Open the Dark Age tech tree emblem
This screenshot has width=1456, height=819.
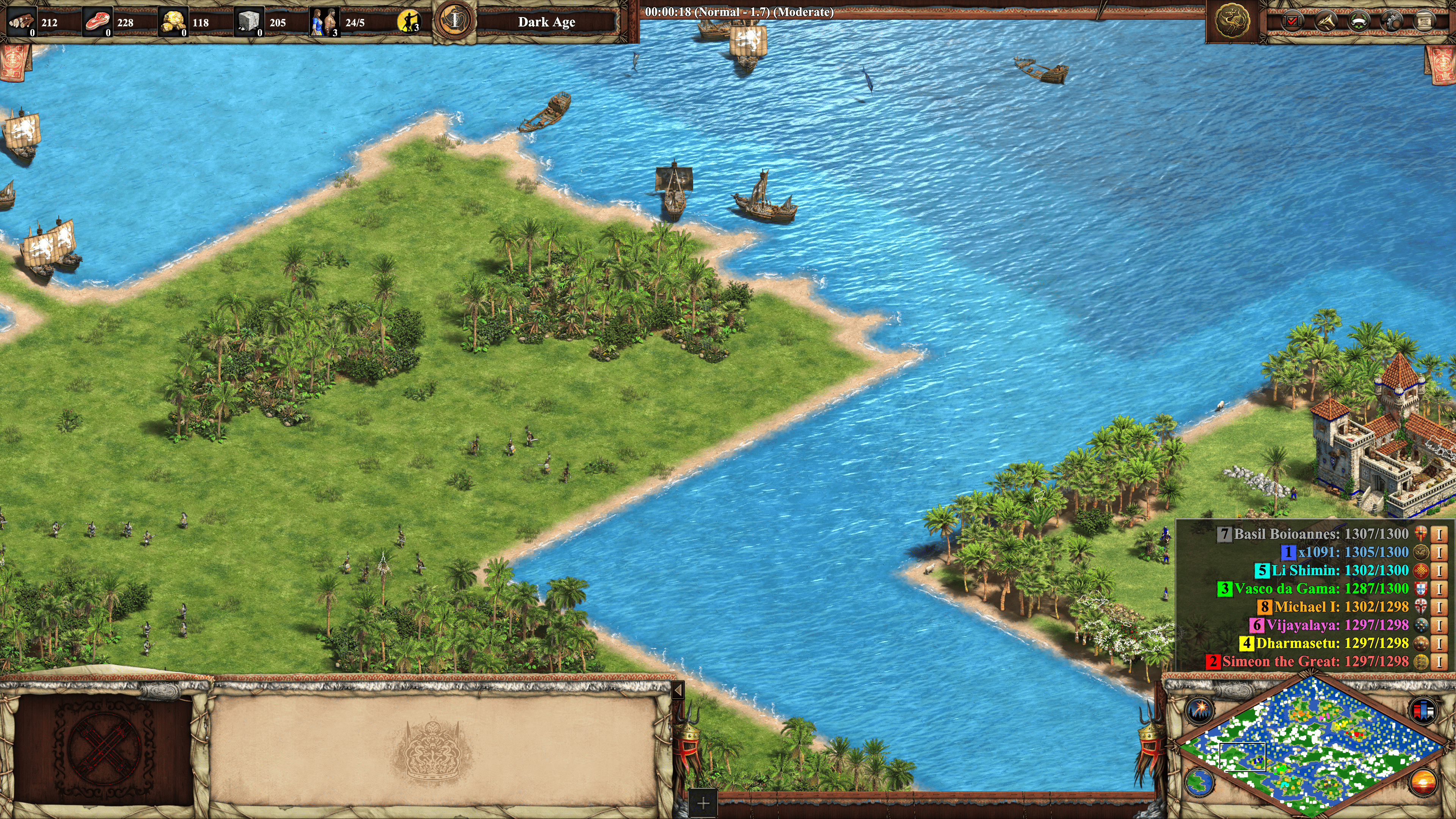click(455, 21)
